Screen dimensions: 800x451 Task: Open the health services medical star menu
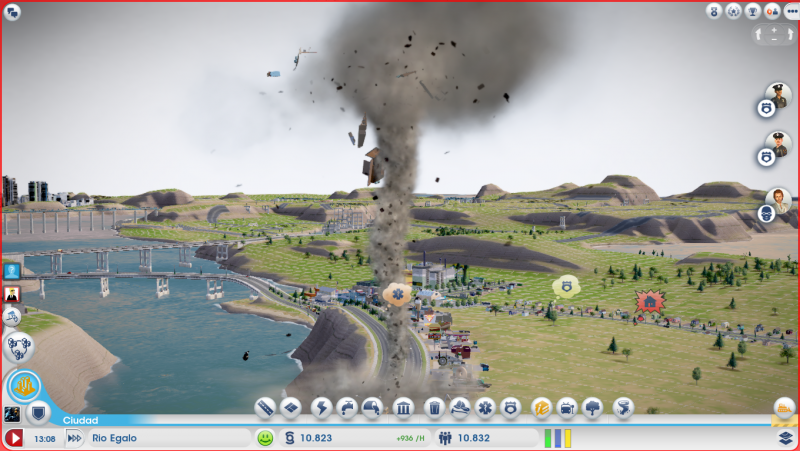485,408
